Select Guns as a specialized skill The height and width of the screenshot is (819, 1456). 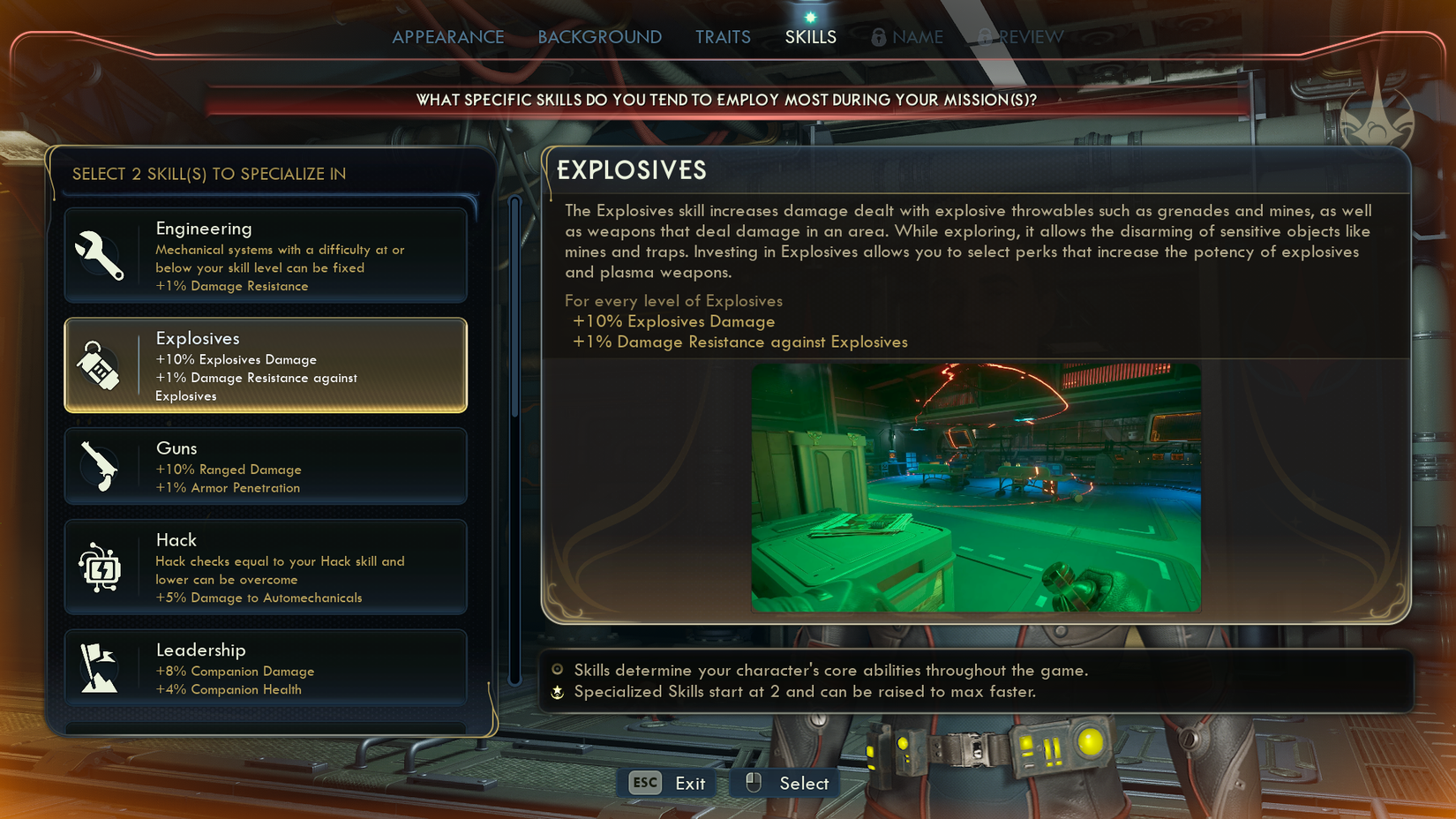[265, 465]
